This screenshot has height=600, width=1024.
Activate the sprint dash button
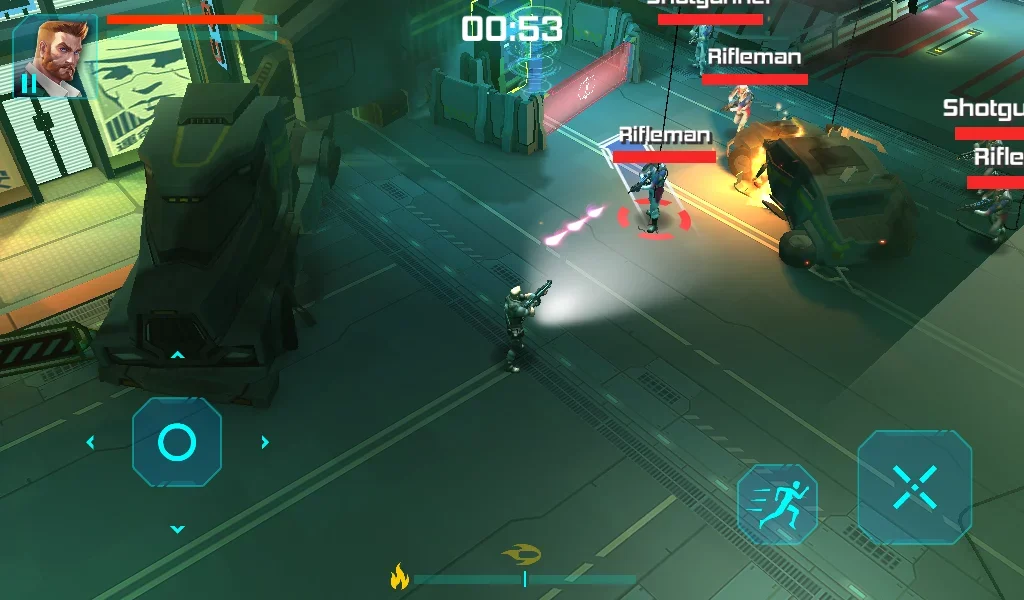click(x=777, y=504)
